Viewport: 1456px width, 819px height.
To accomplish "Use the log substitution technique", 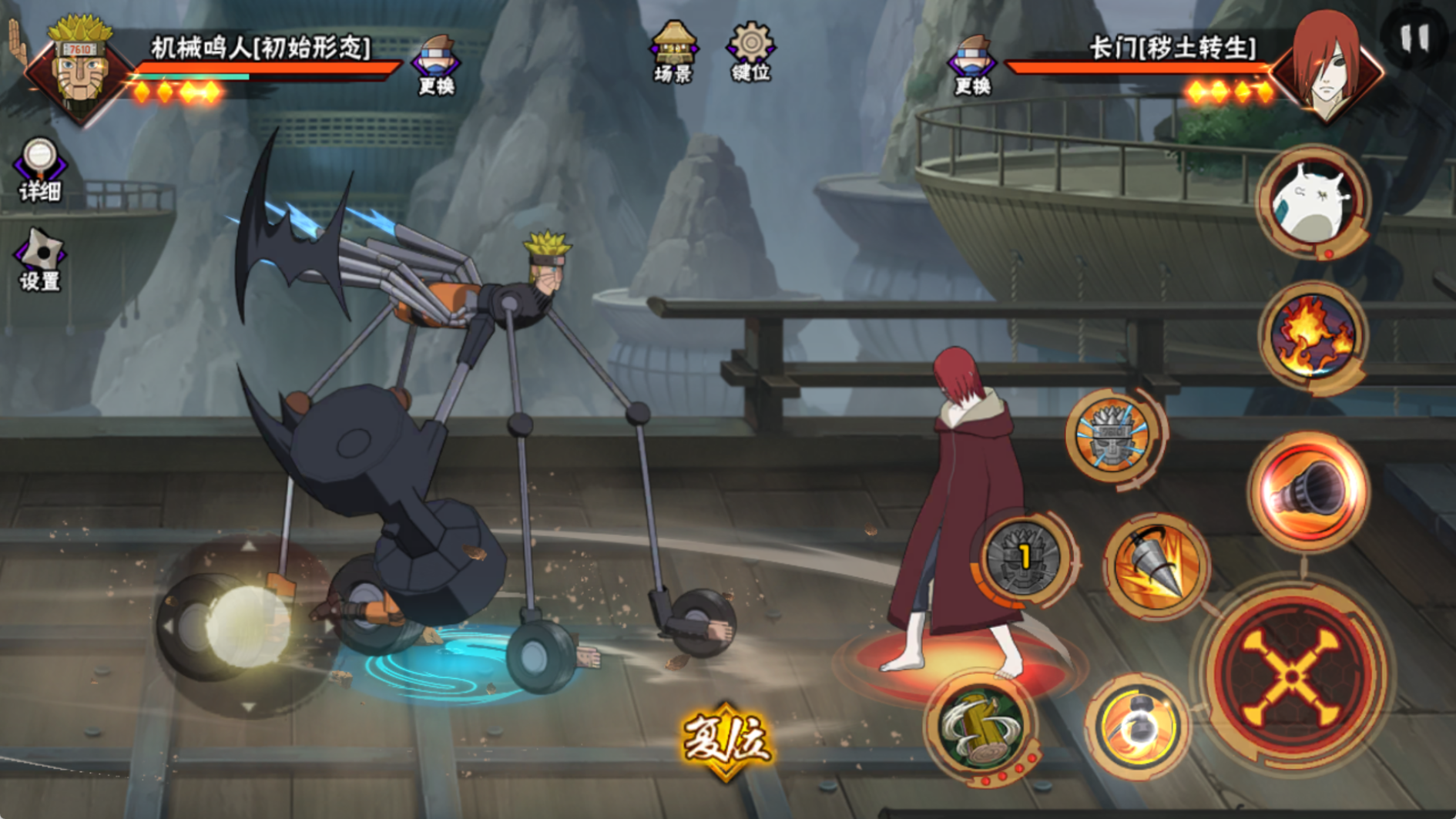I will click(981, 727).
